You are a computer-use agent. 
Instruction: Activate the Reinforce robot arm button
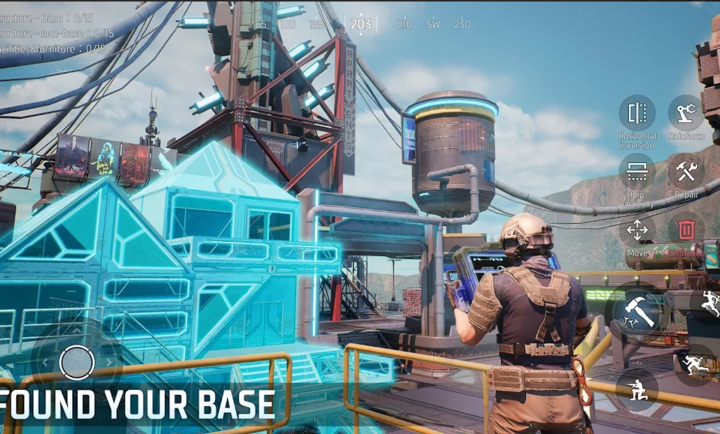(x=686, y=113)
